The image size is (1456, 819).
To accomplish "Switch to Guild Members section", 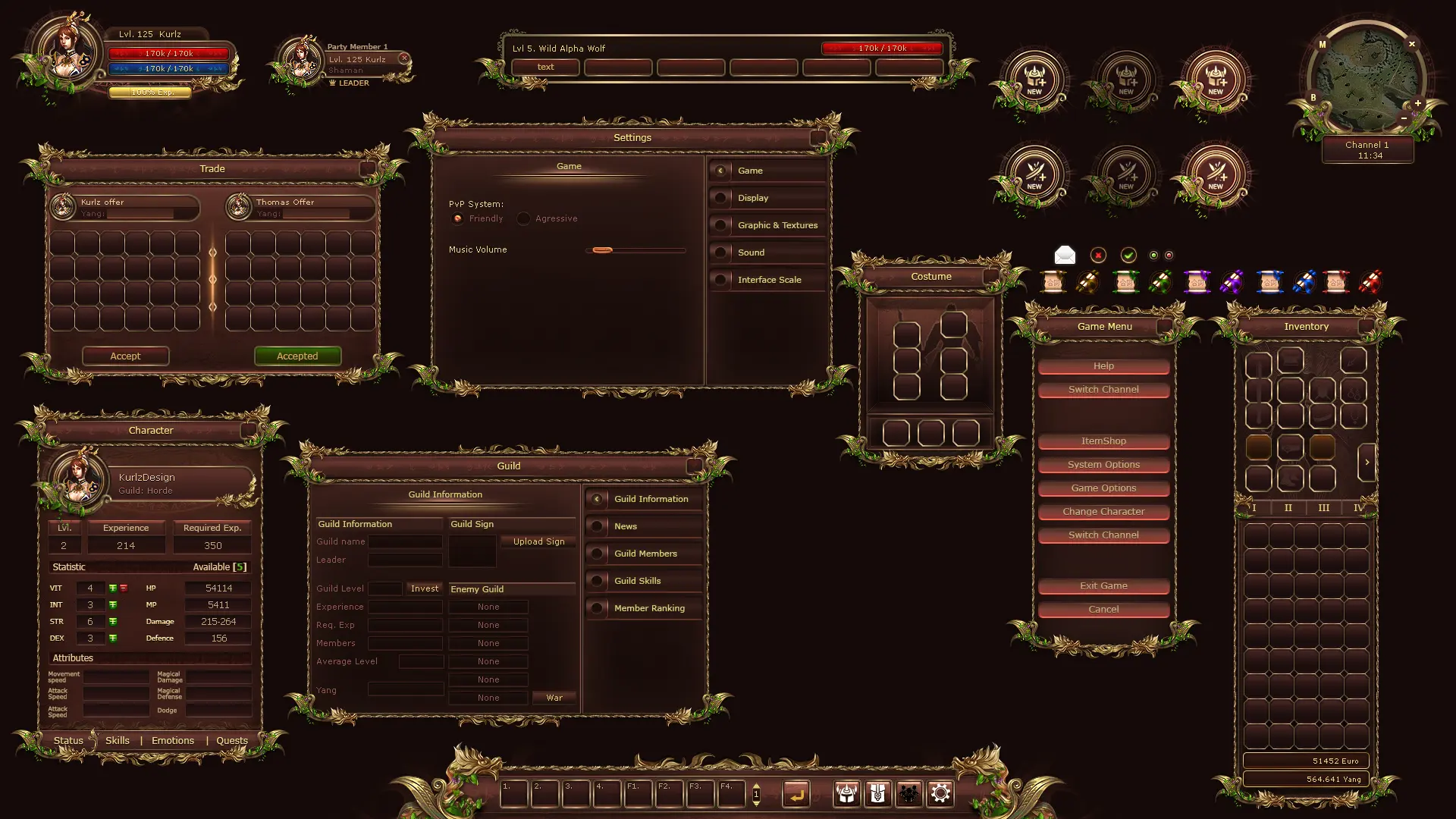I will [x=645, y=554].
